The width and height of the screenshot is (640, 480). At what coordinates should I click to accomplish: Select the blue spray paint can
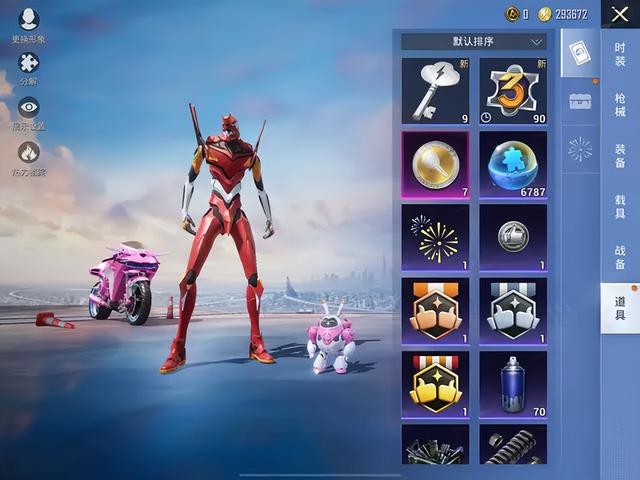point(513,384)
